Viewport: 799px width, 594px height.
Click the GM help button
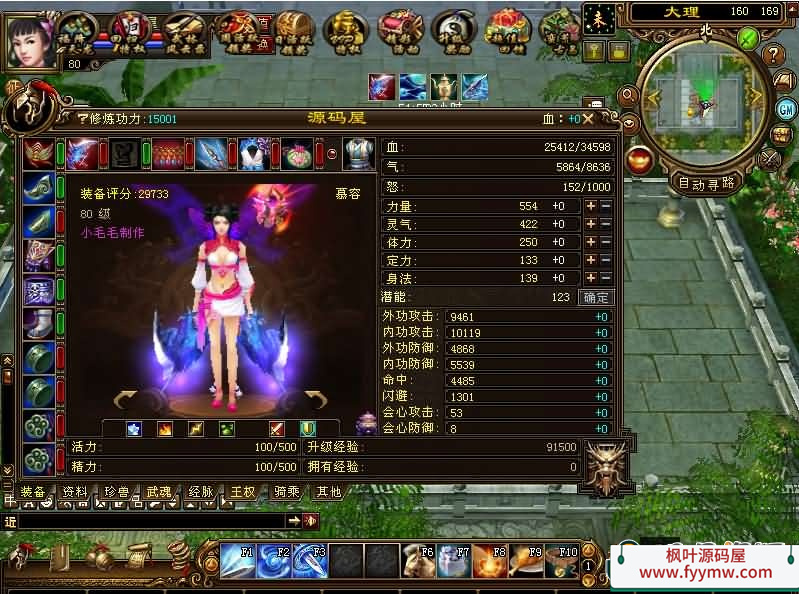(787, 107)
